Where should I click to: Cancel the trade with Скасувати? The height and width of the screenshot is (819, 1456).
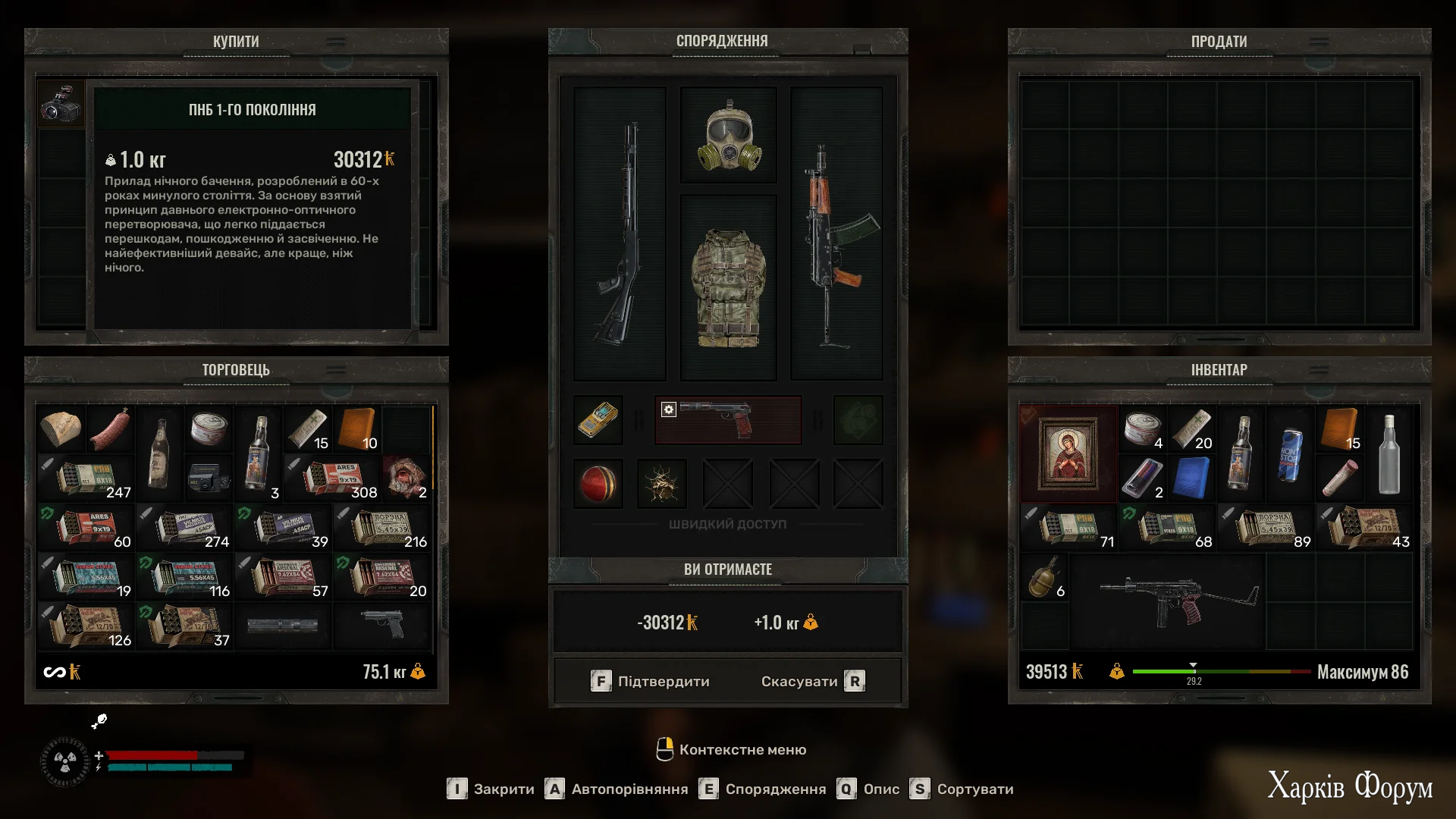(812, 681)
